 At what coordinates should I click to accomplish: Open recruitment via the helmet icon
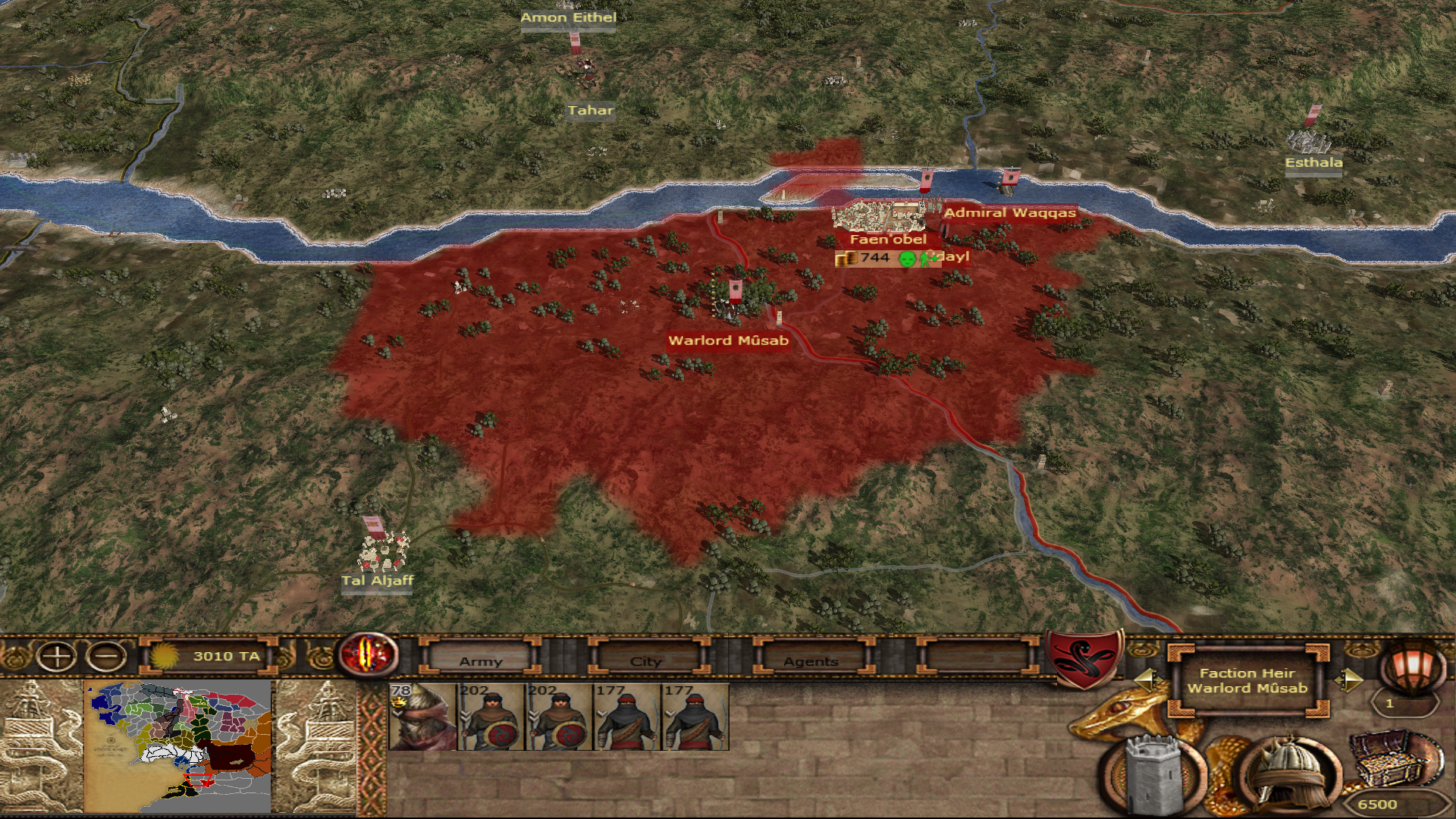click(1288, 773)
